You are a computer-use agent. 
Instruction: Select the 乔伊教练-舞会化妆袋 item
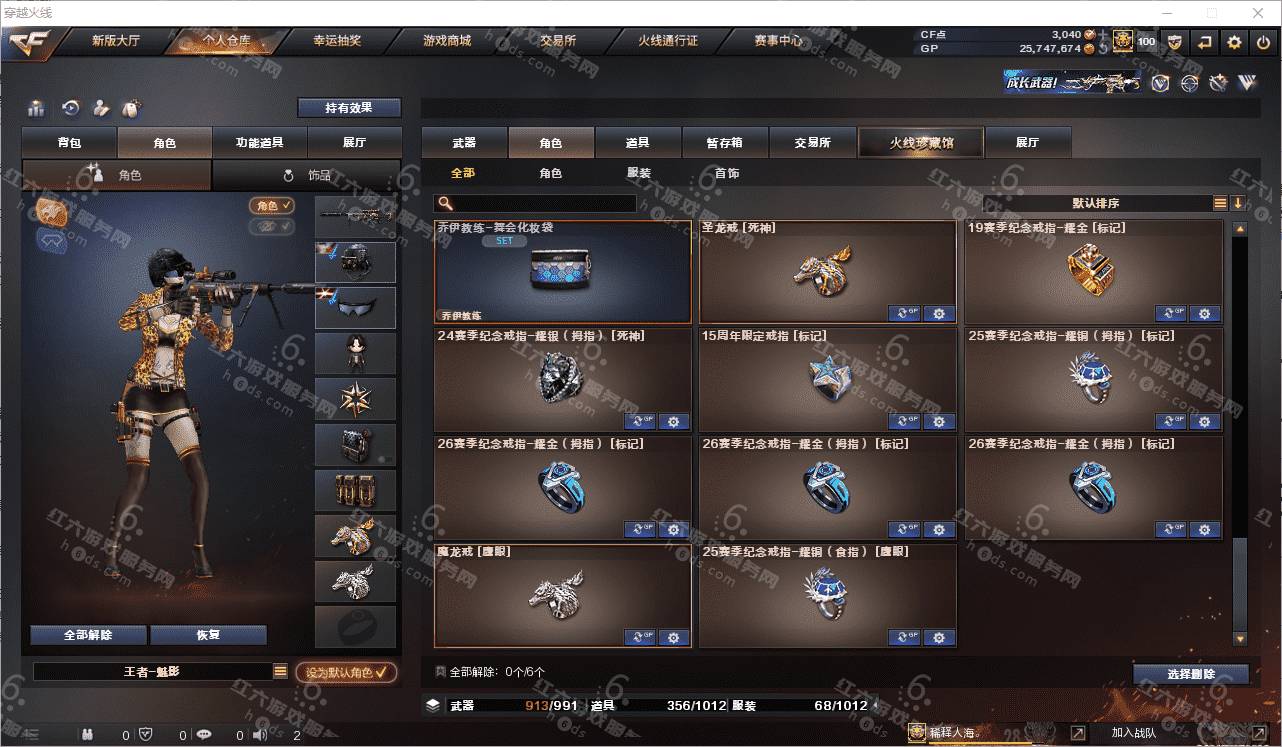[x=562, y=272]
